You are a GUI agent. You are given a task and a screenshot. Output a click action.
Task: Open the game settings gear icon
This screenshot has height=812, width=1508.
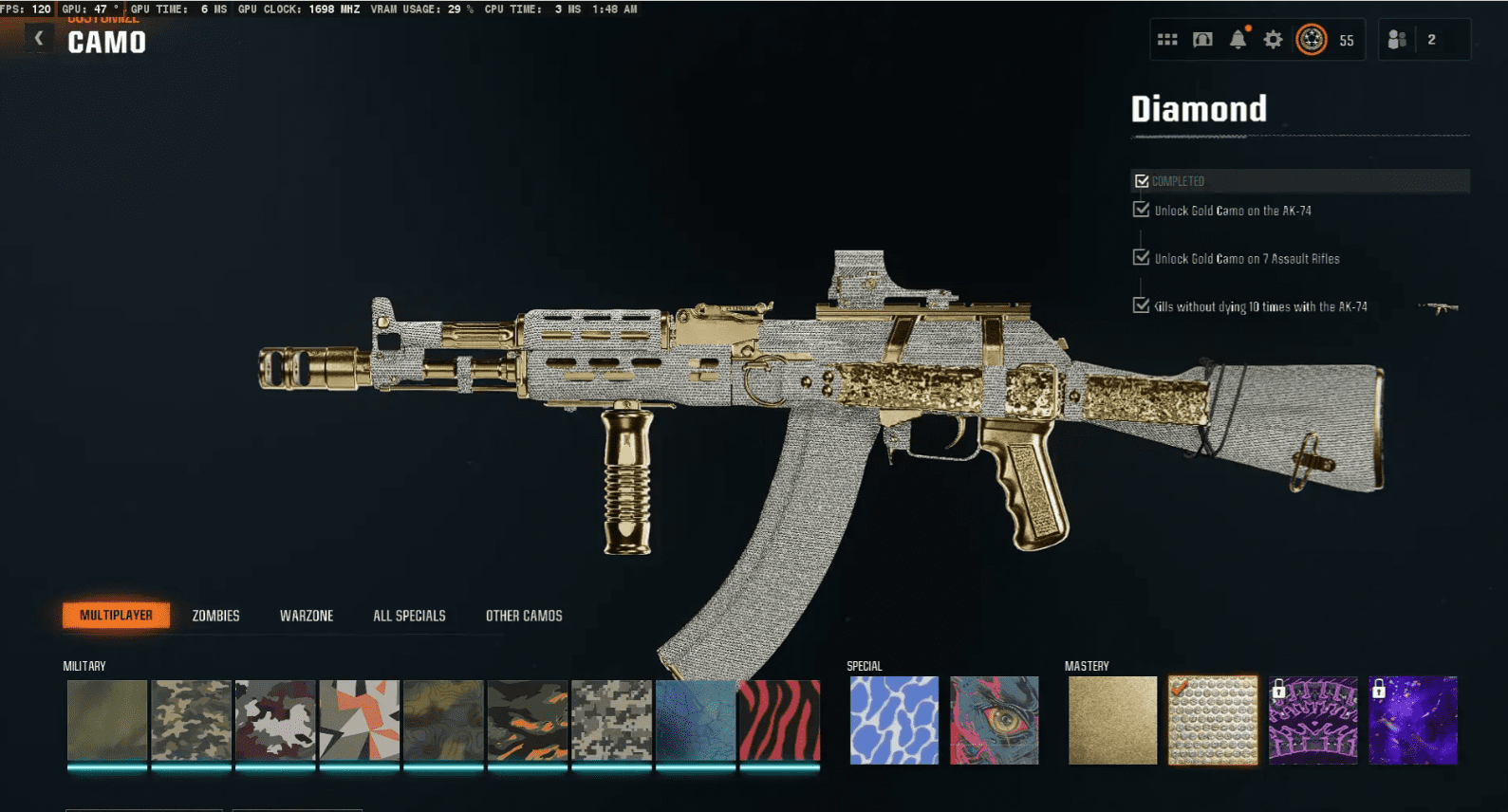point(1272,40)
